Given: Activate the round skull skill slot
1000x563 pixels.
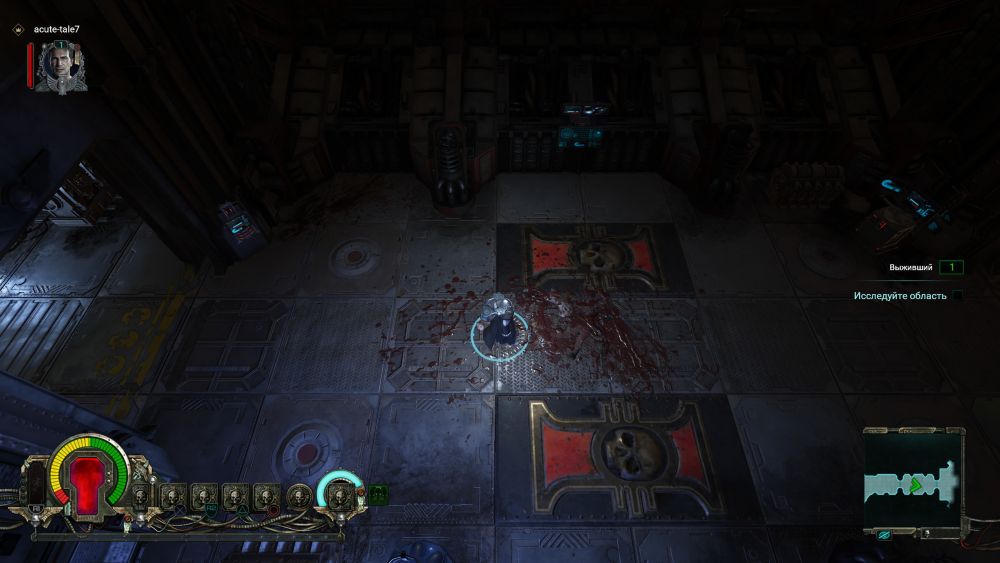Looking at the screenshot, I should (x=299, y=495).
